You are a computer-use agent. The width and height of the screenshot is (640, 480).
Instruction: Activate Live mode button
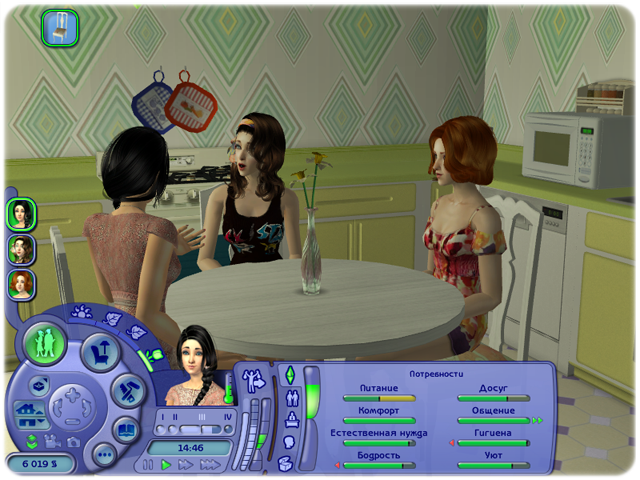[x=46, y=341]
